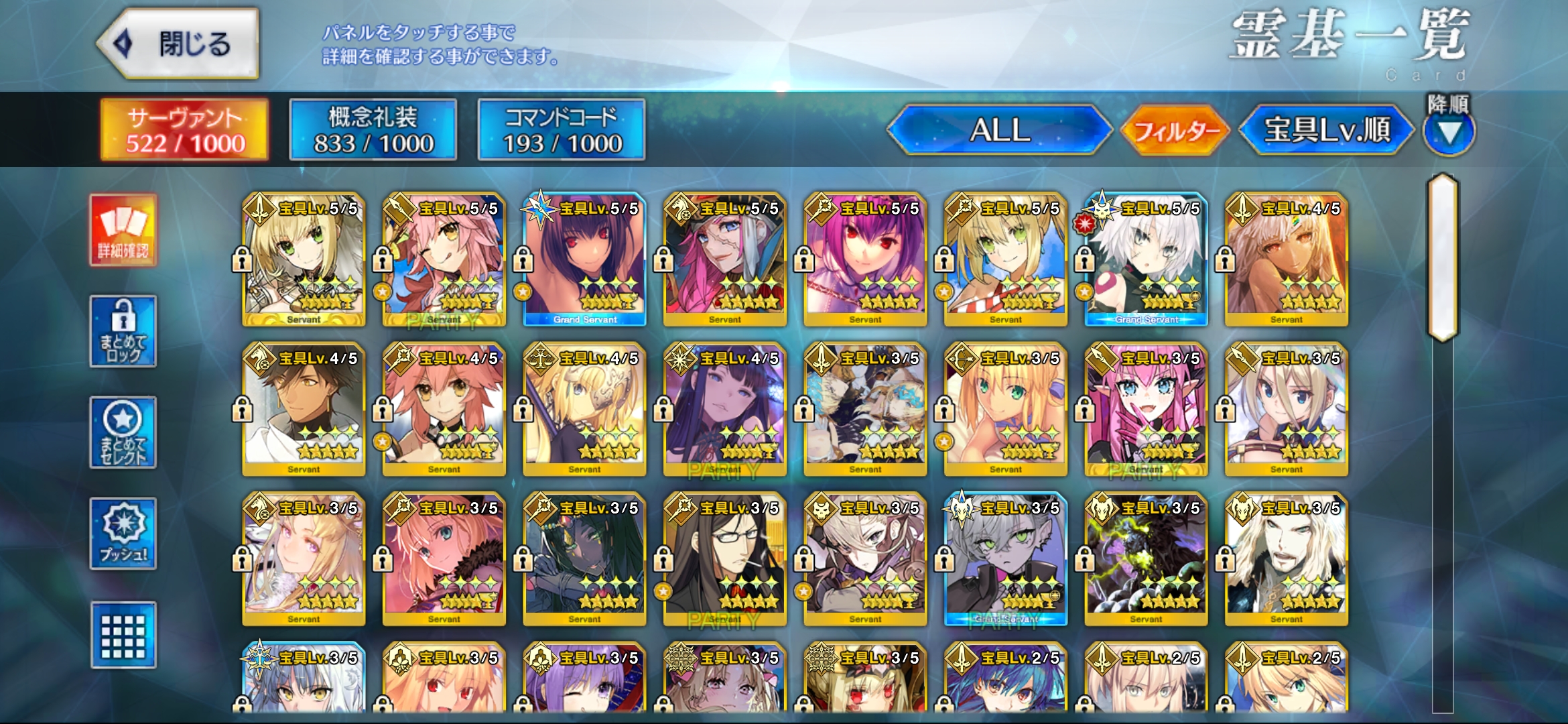1568x724 pixels.
Task: Click the まとめてセレクト bulk select button
Action: 123,432
